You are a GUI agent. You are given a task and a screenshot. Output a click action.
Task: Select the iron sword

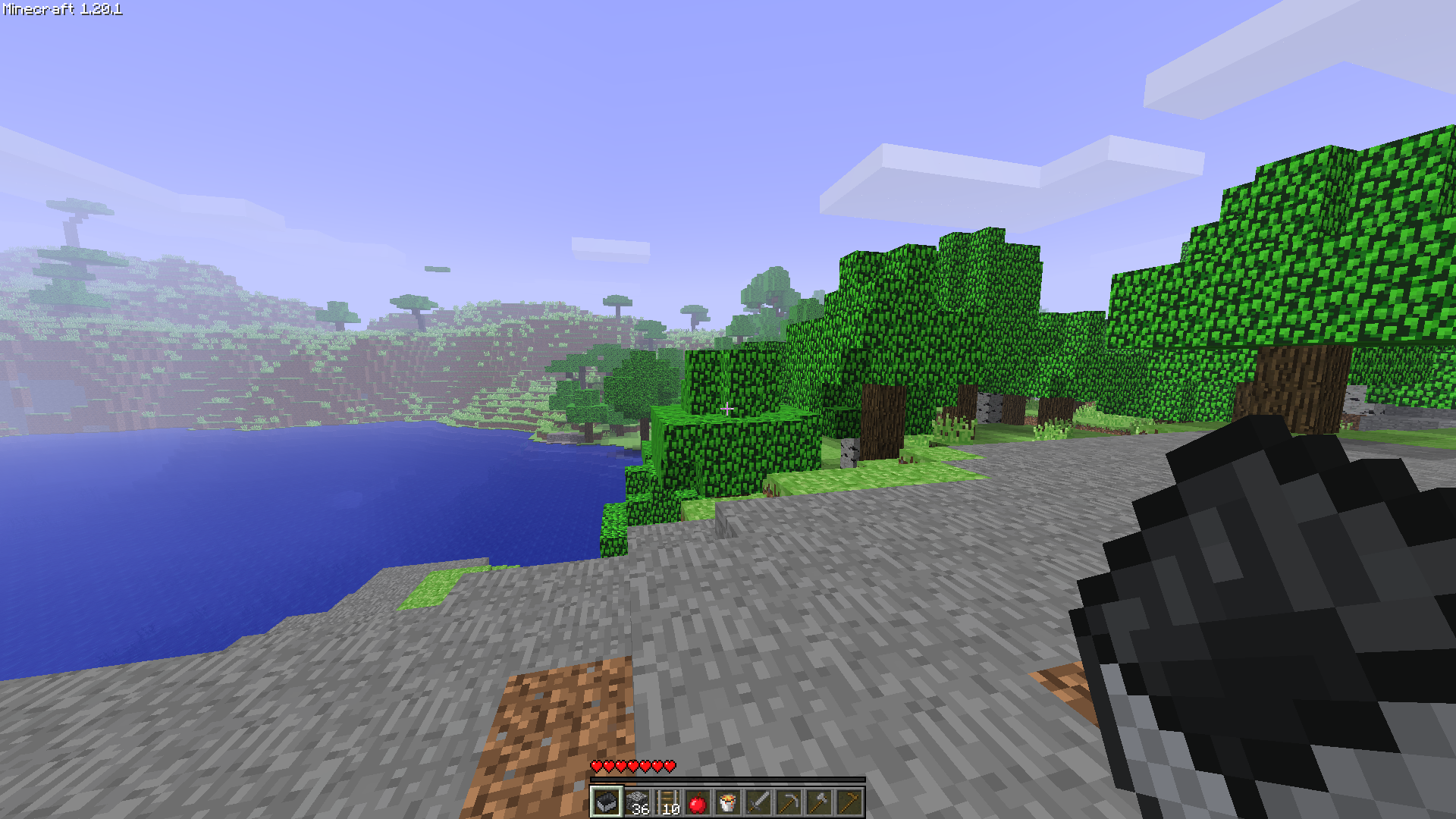click(759, 802)
